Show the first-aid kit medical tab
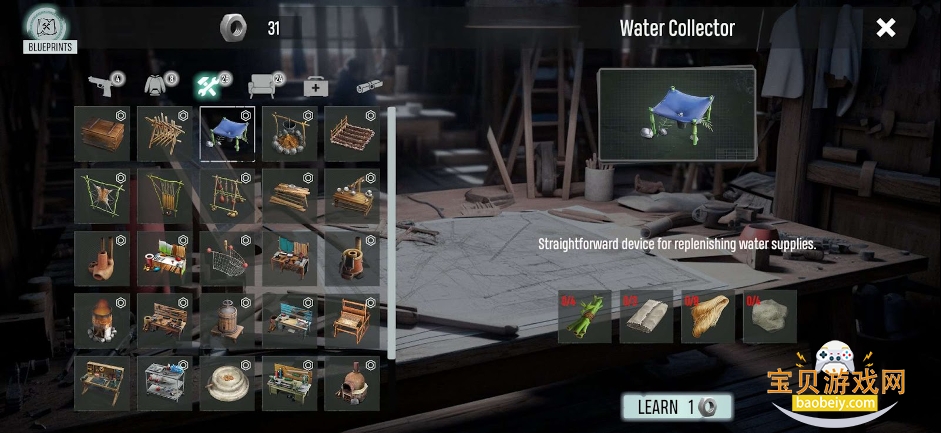Viewport: 941px width, 433px height. pyautogui.click(x=316, y=86)
